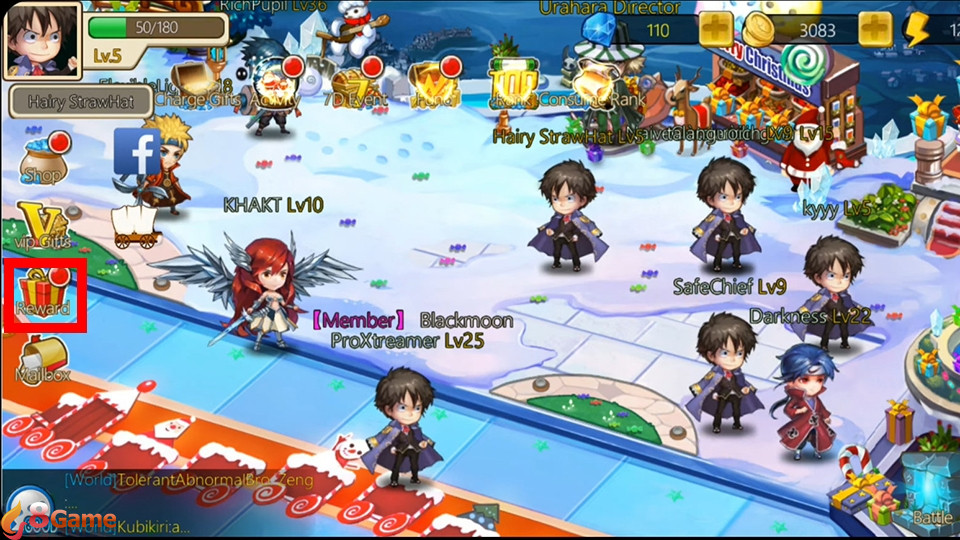Open the covered wagon icon
The width and height of the screenshot is (960, 540).
click(x=136, y=226)
